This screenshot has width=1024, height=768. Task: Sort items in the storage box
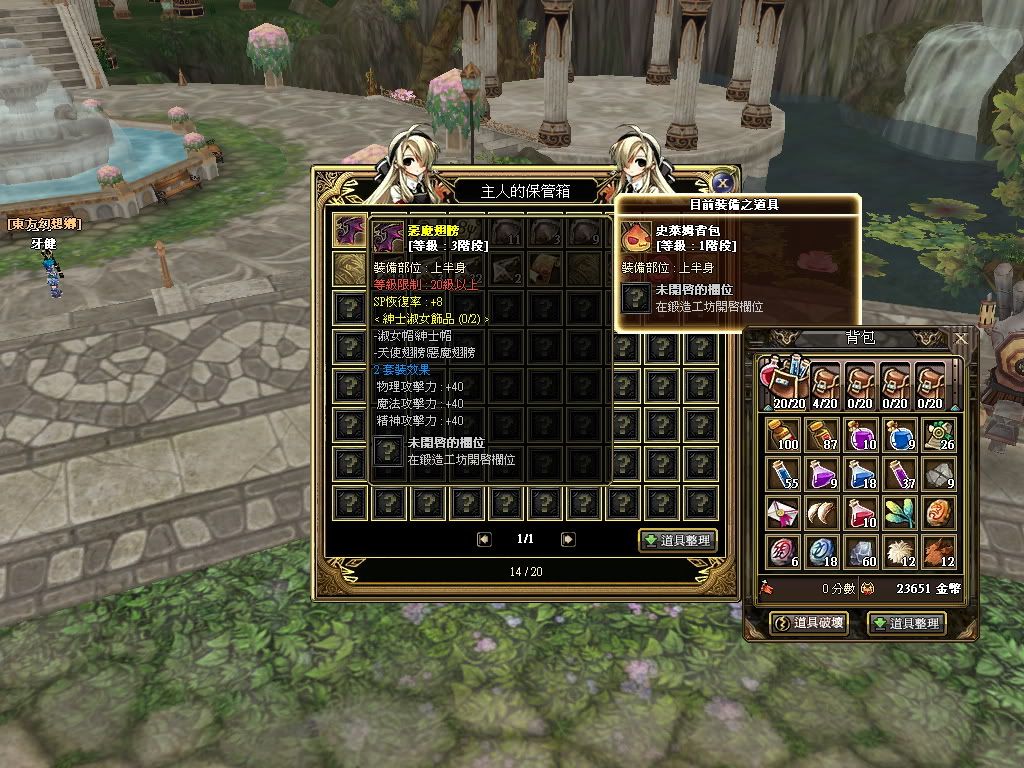click(x=678, y=540)
